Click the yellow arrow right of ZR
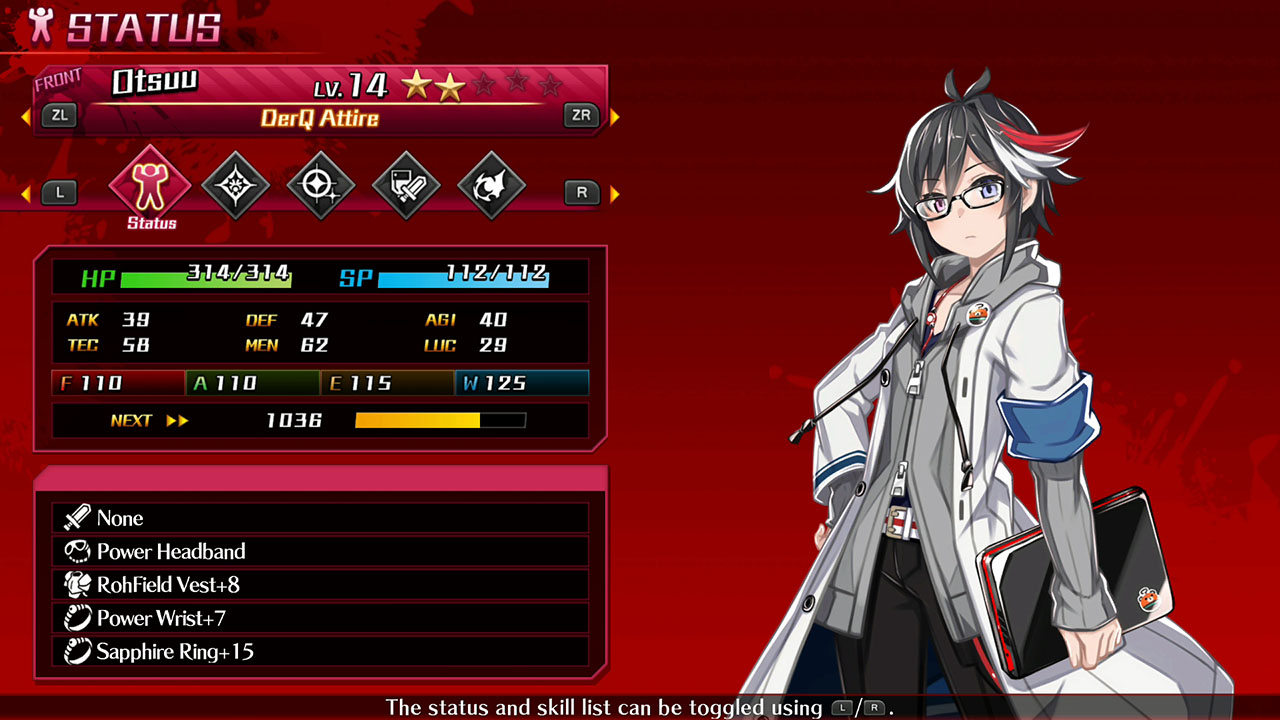The height and width of the screenshot is (720, 1280). [615, 115]
